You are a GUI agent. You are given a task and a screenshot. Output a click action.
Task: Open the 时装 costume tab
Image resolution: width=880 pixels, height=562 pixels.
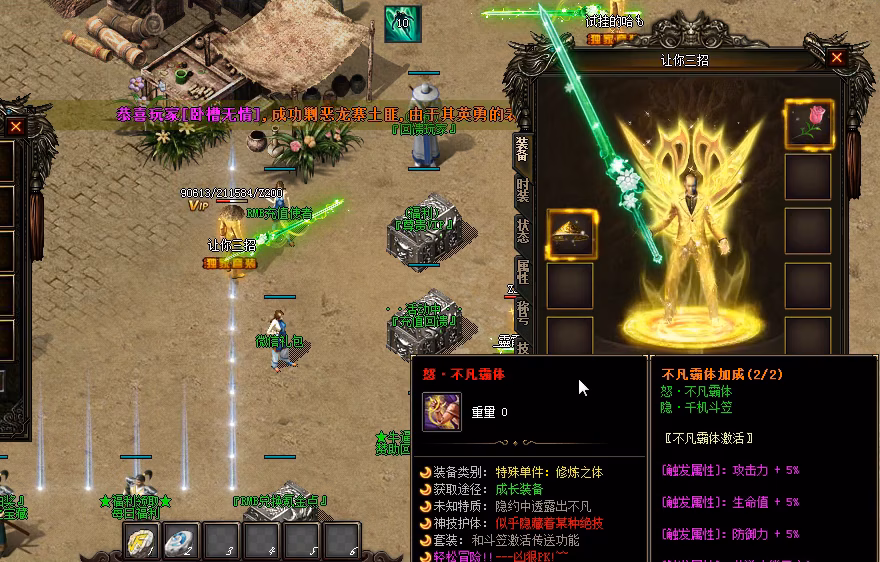point(522,192)
